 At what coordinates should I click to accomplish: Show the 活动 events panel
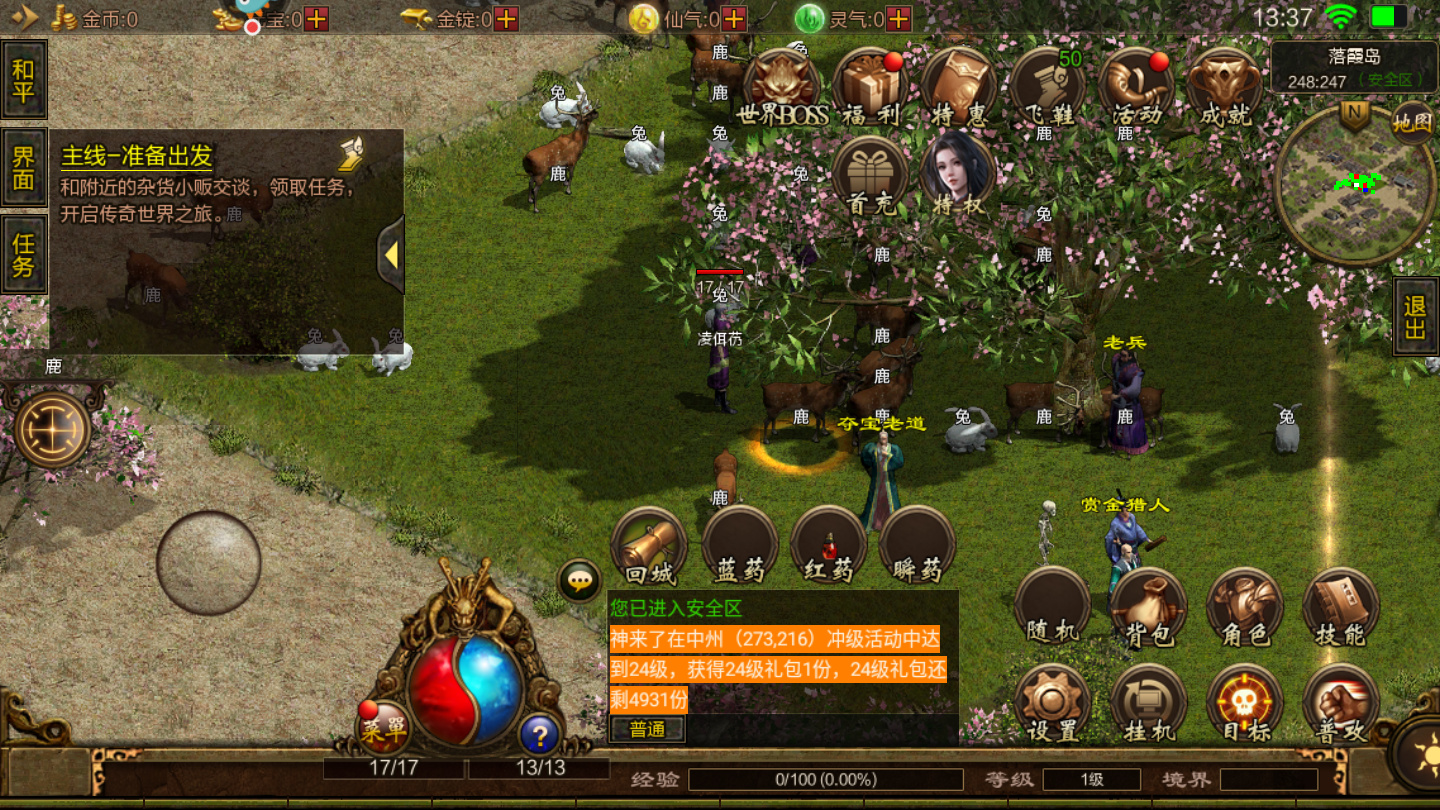1137,87
